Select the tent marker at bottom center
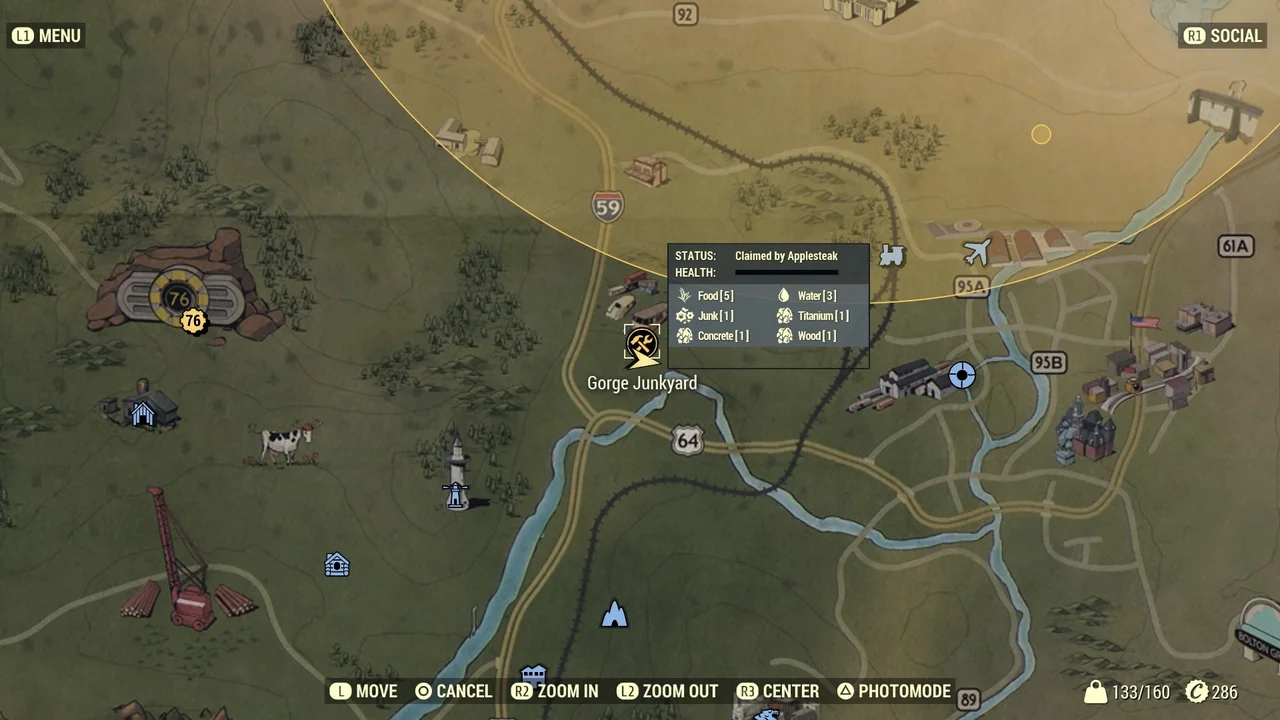The image size is (1280, 720). point(614,614)
